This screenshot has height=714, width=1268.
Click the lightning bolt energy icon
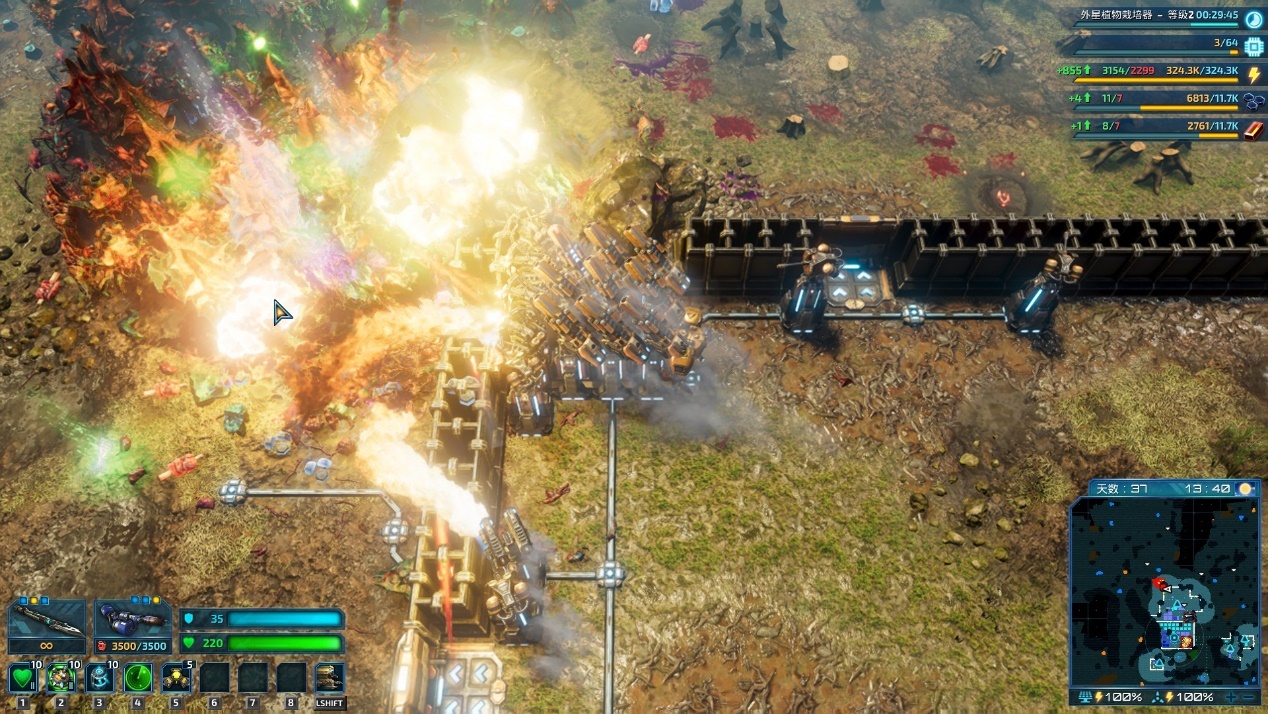(x=1254, y=74)
